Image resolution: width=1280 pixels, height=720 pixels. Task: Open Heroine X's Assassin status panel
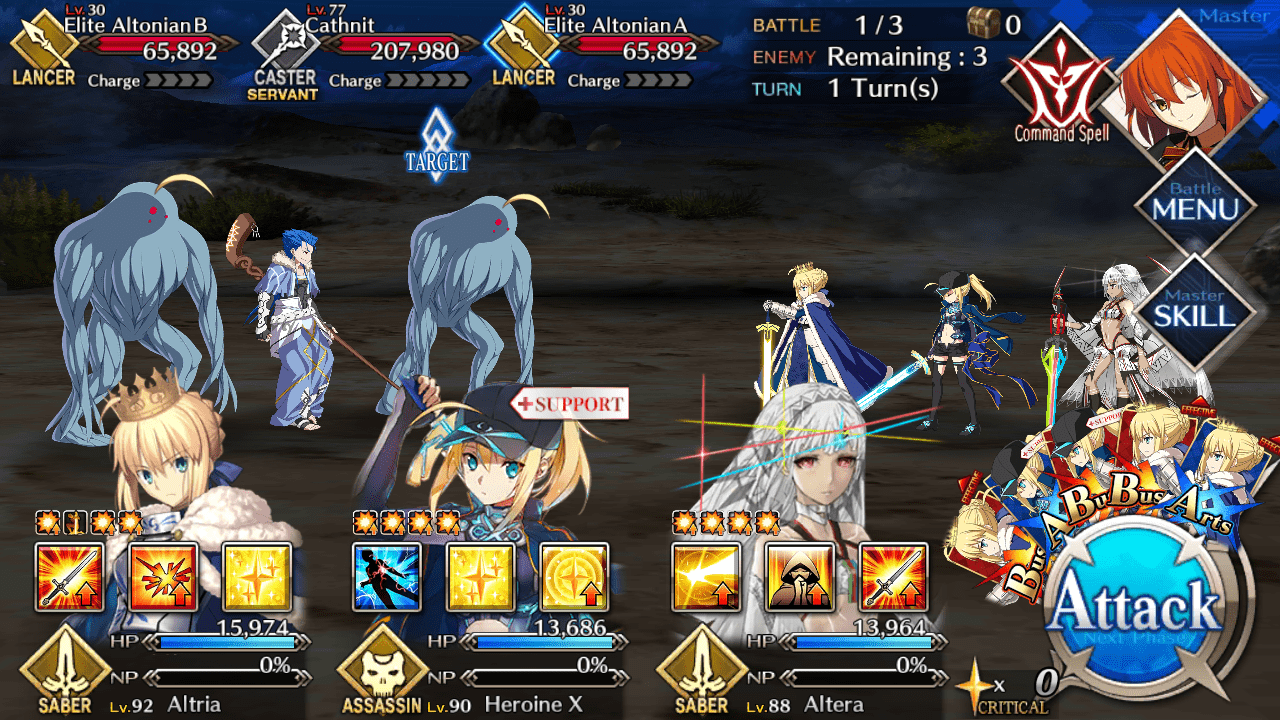tap(383, 670)
